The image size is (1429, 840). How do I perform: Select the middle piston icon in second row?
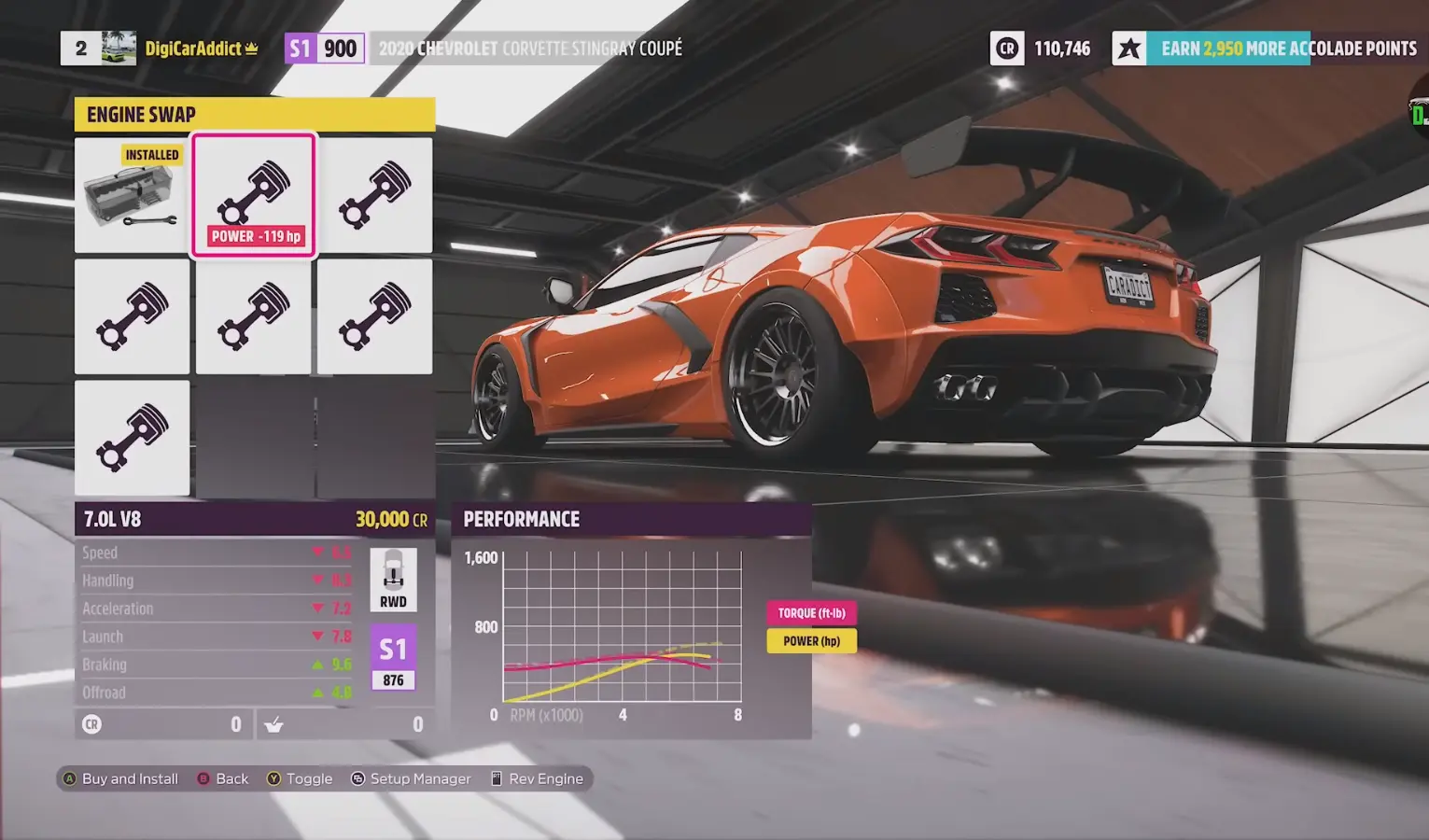coord(253,316)
